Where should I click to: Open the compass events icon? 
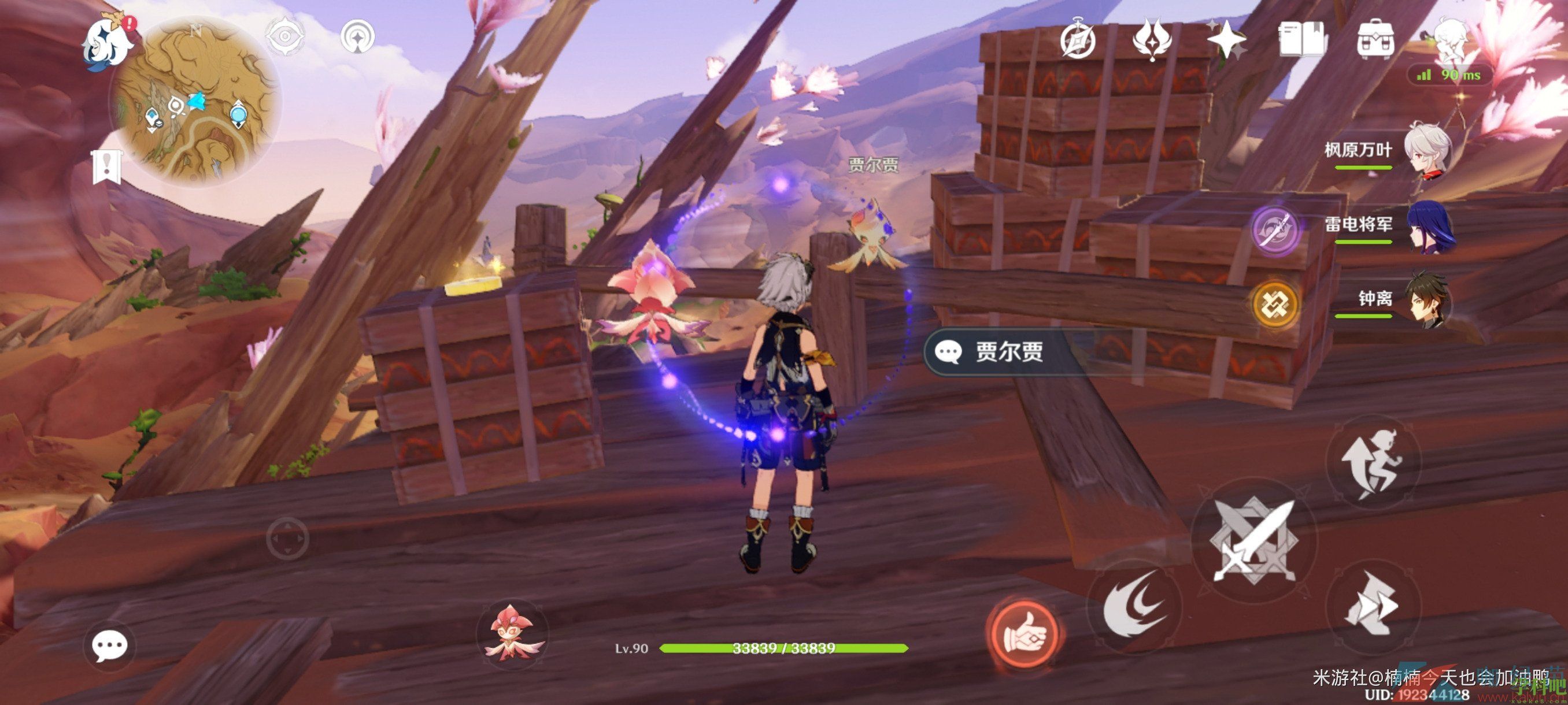pyautogui.click(x=1077, y=42)
